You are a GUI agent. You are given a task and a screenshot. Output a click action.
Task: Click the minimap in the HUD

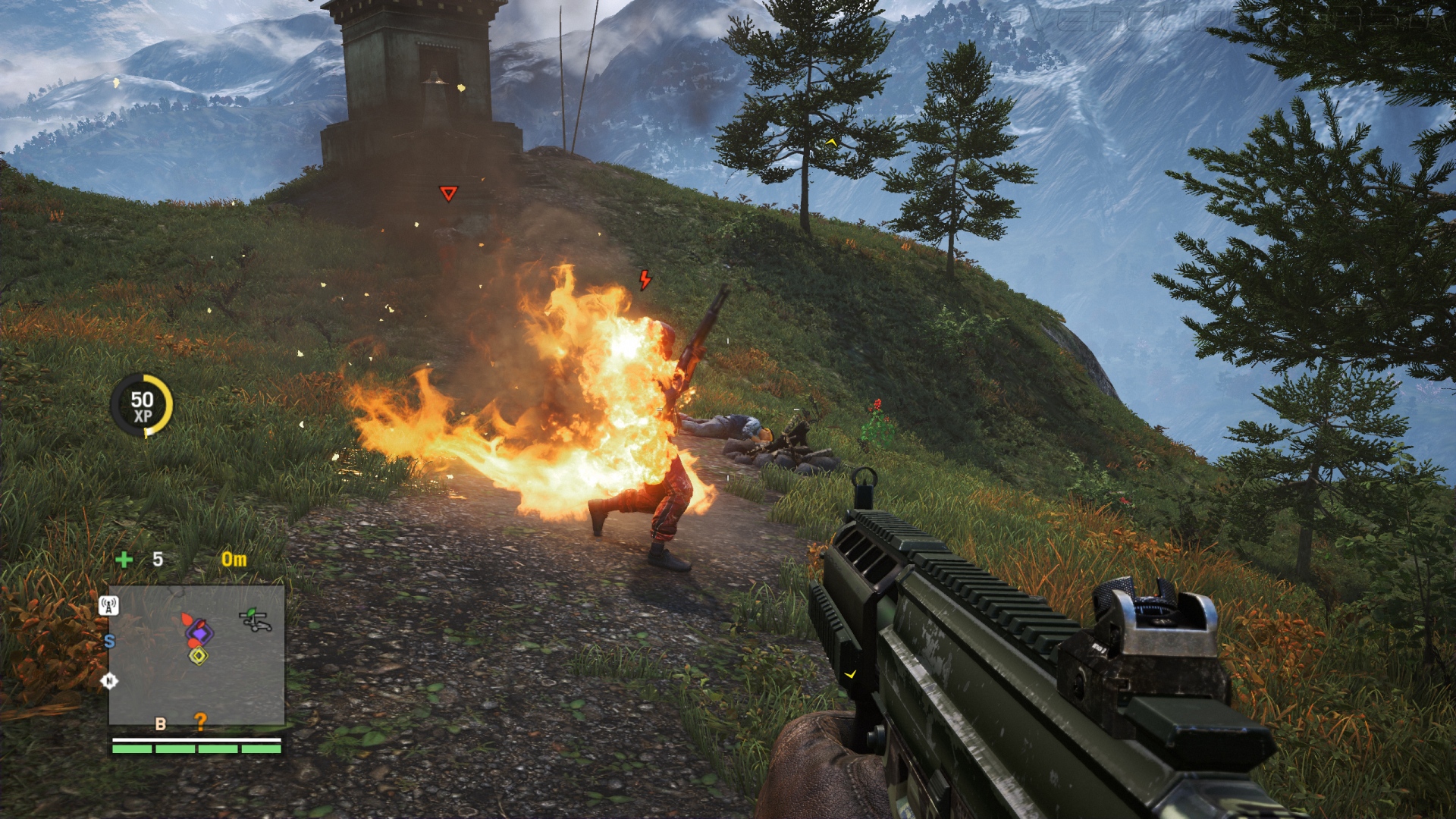196,654
